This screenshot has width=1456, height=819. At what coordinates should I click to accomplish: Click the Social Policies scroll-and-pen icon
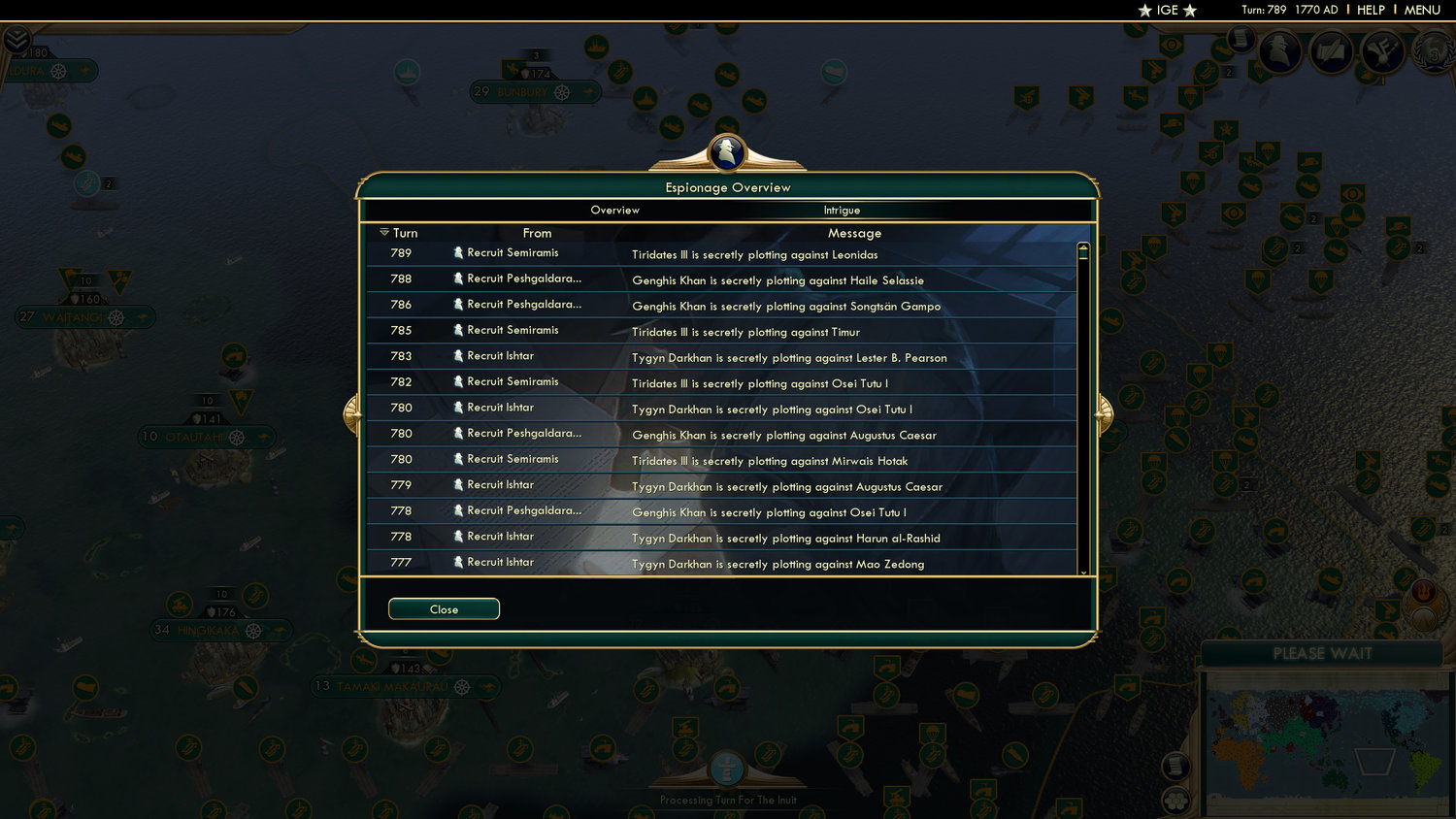[x=1330, y=53]
